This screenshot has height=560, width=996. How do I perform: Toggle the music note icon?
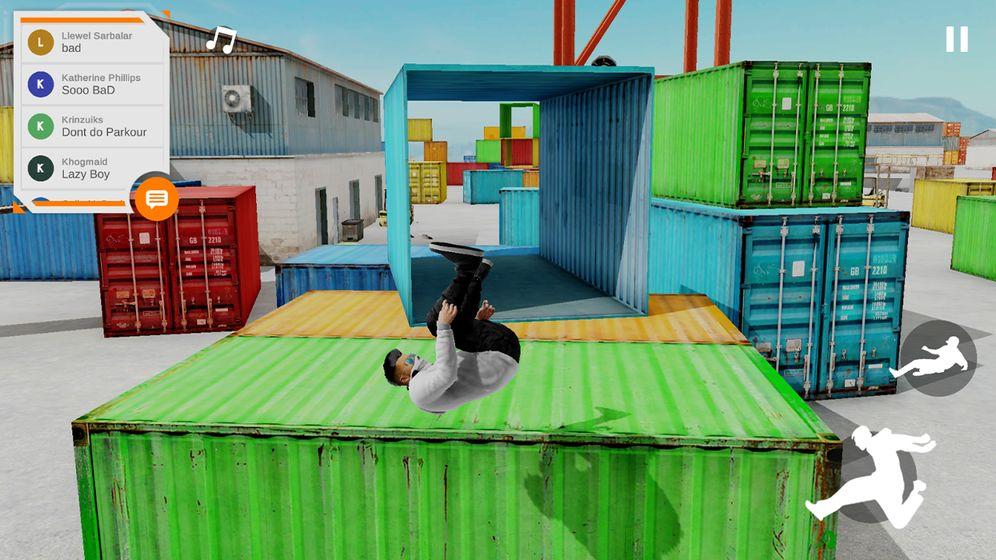[220, 40]
